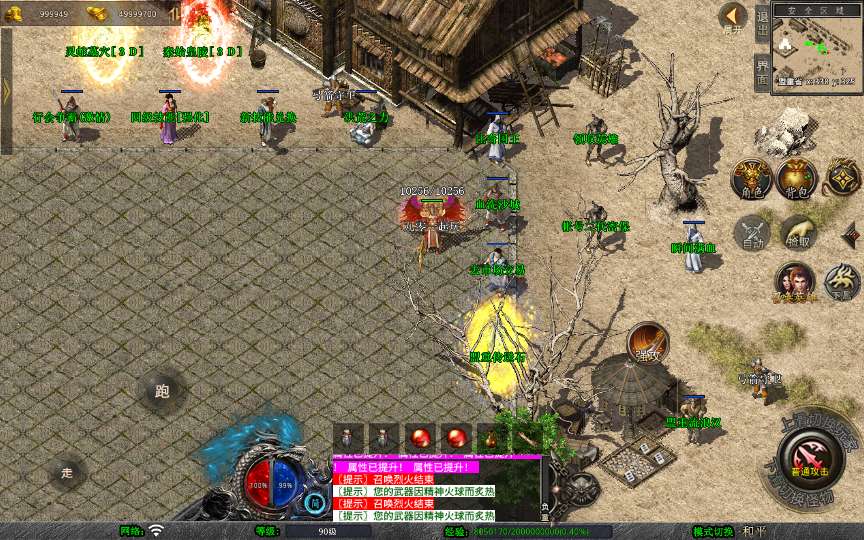Image resolution: width=864 pixels, height=540 pixels.
Task: Click the round 简 button
Action: pos(315,502)
